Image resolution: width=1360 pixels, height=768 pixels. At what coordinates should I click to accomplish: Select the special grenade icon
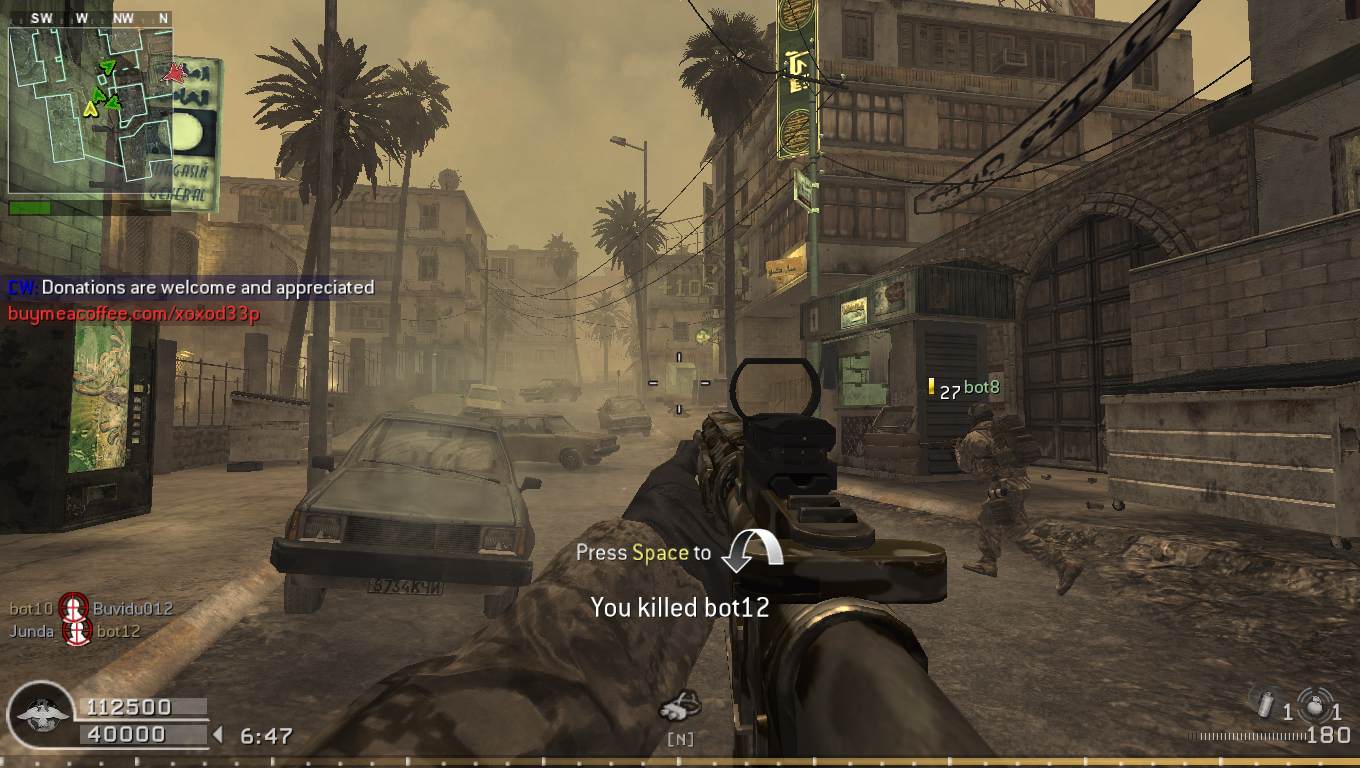(1265, 704)
